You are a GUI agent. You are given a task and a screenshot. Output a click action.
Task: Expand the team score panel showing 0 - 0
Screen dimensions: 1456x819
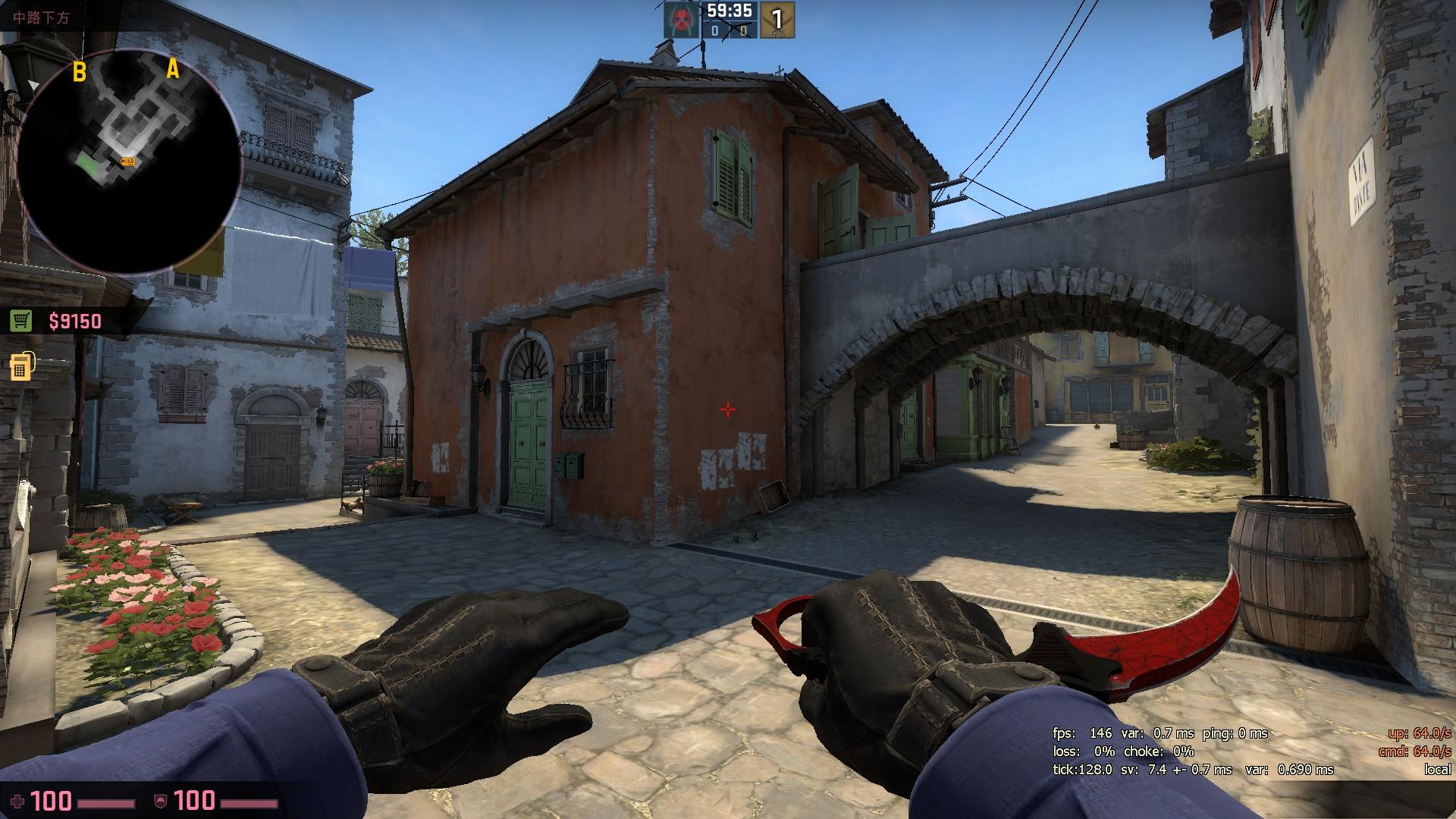(730, 30)
